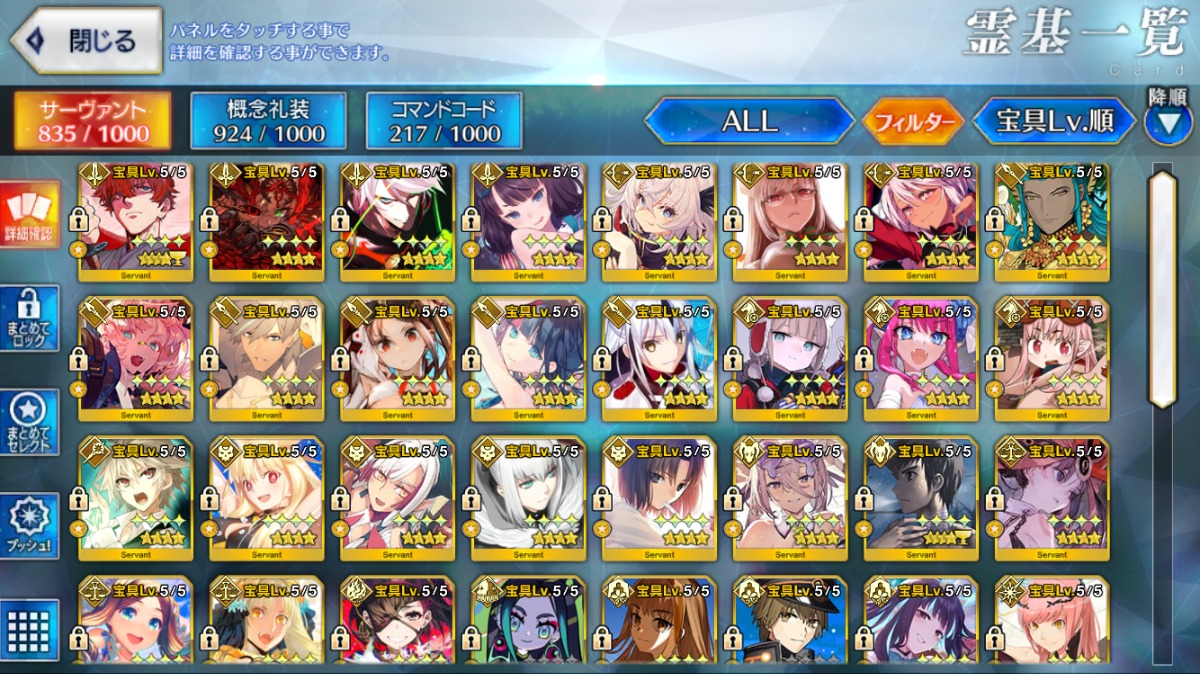
Task: Change the 宝具Lv.順 sort order
Action: click(x=1054, y=122)
